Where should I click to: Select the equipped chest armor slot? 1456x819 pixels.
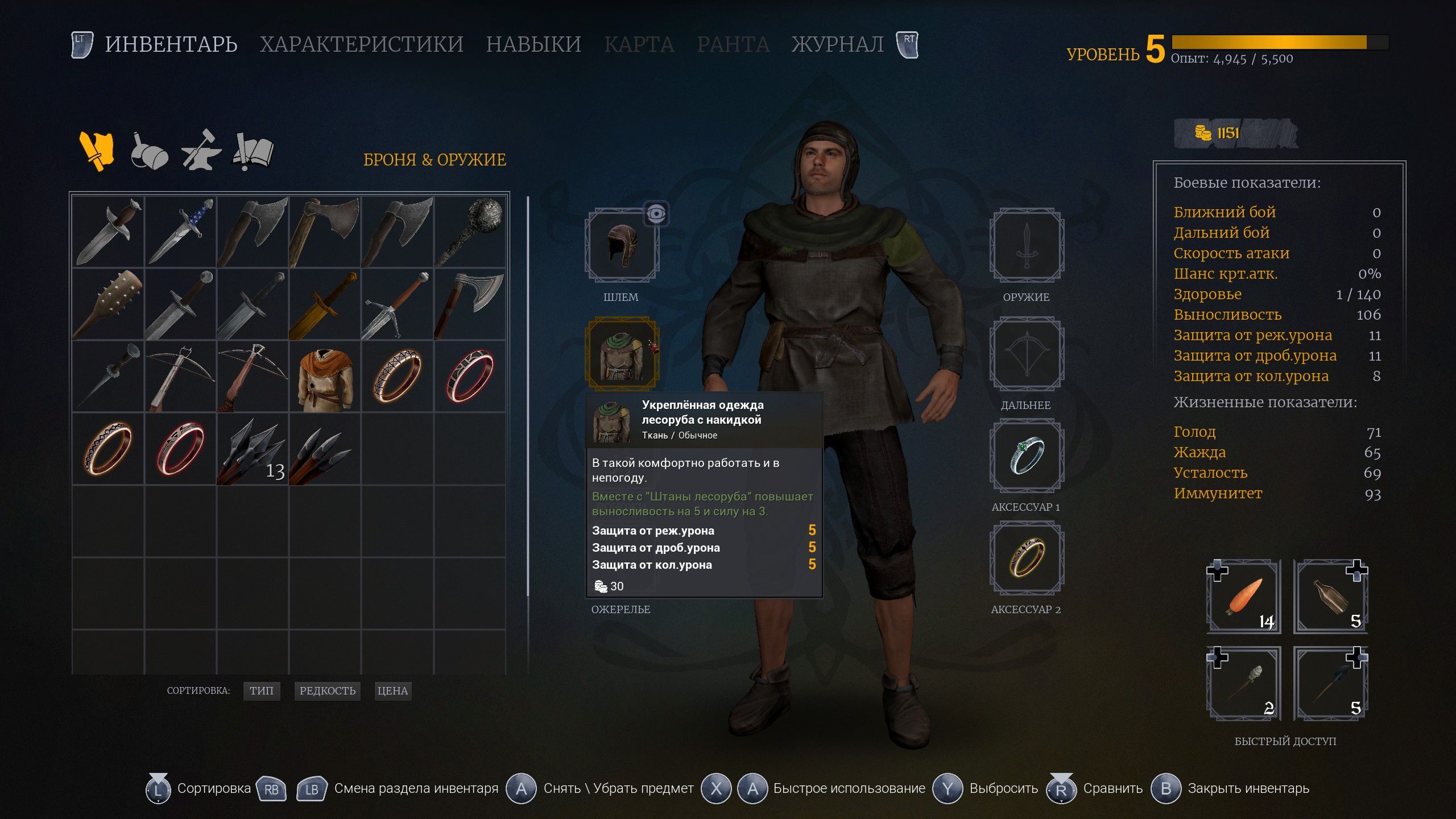click(623, 352)
